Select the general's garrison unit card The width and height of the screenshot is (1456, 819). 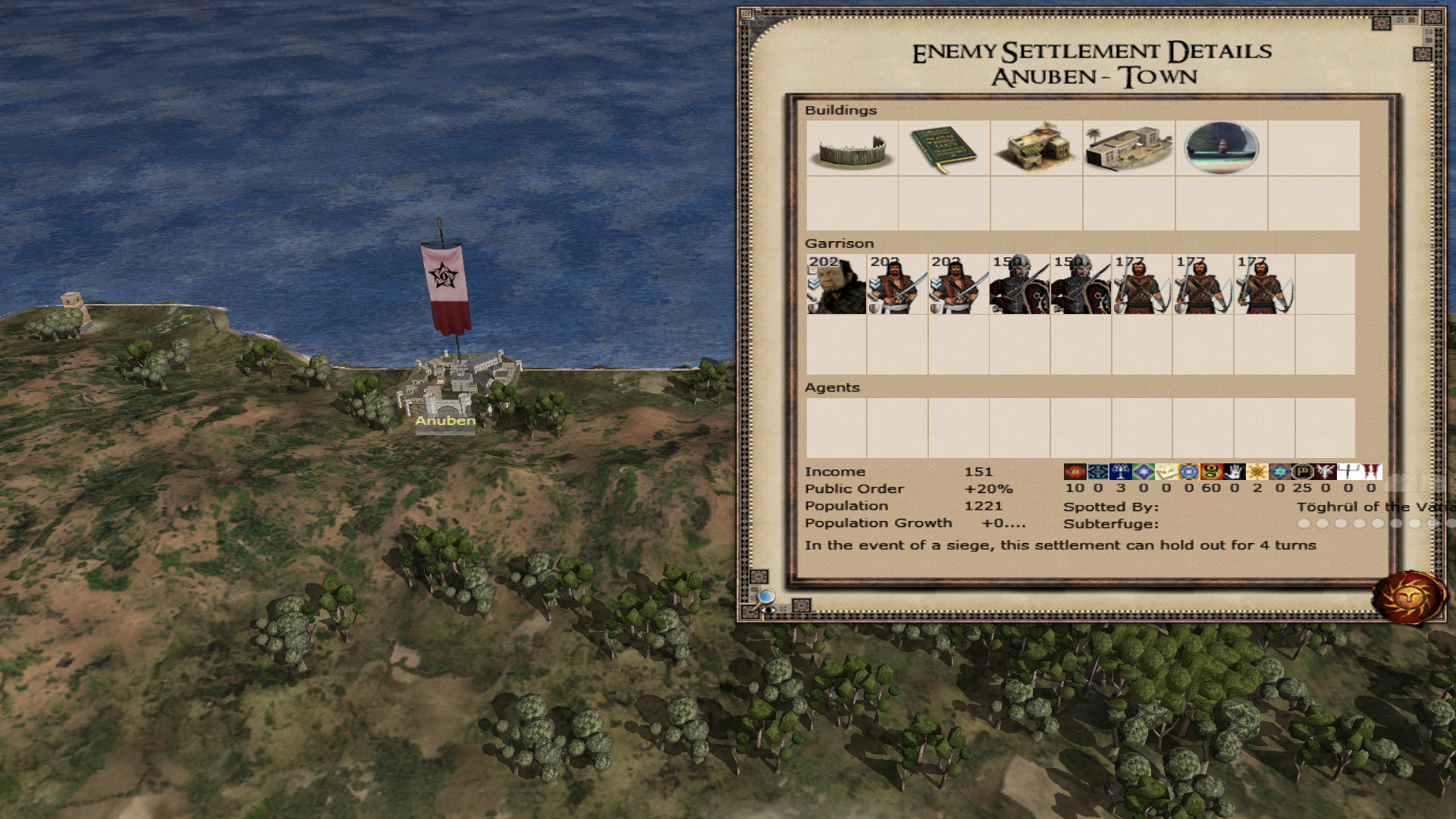[836, 284]
